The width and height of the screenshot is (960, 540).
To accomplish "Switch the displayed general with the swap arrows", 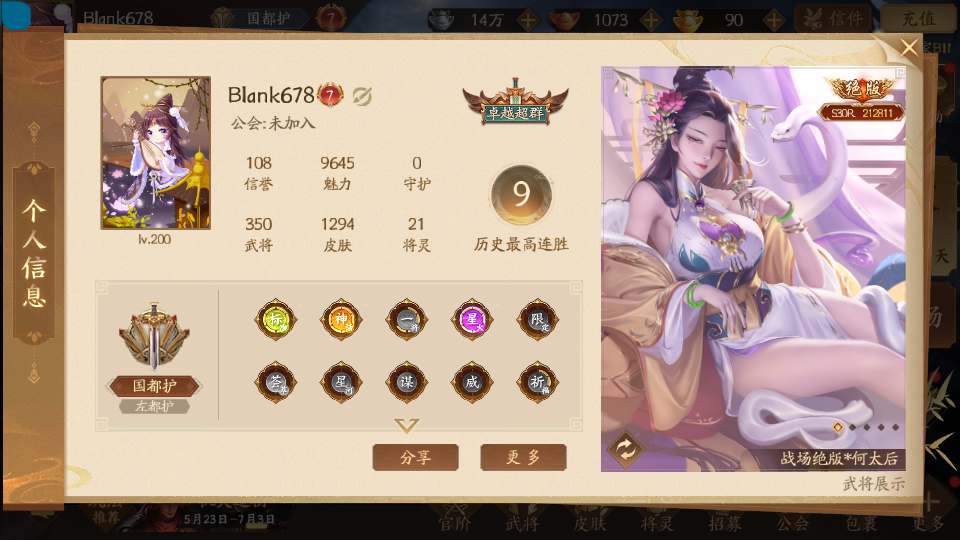I will [x=627, y=449].
